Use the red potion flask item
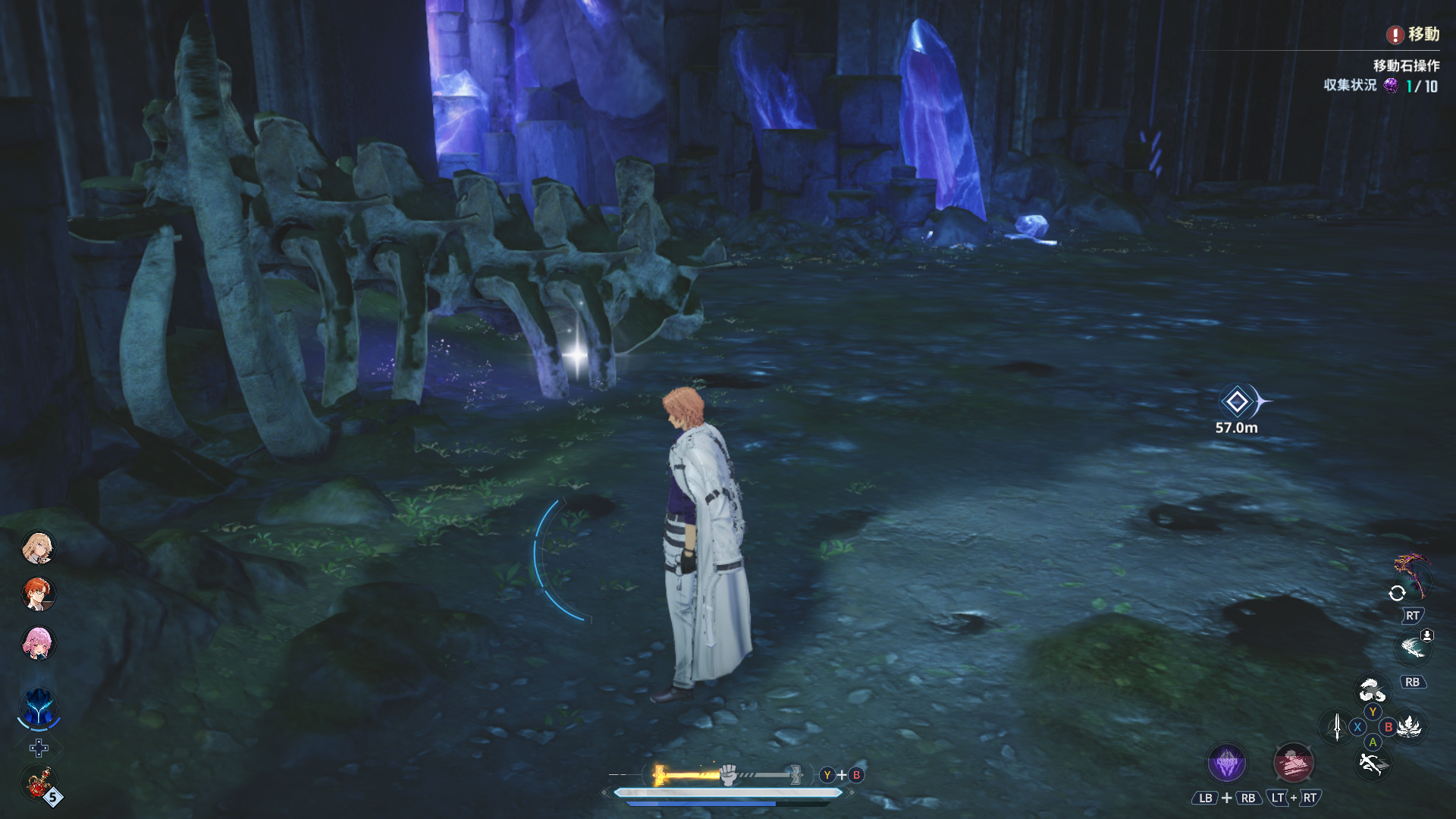Viewport: 1456px width, 819px height. 39,783
